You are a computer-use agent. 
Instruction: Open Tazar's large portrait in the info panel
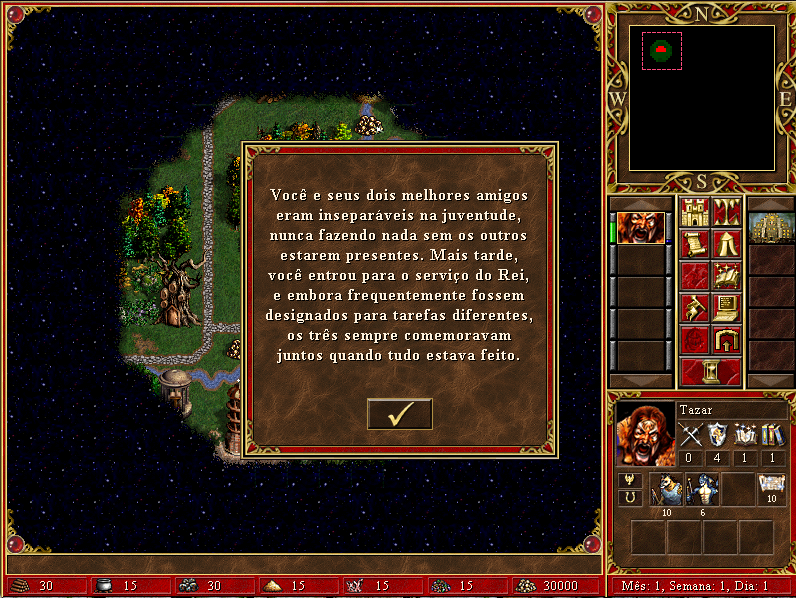point(645,433)
